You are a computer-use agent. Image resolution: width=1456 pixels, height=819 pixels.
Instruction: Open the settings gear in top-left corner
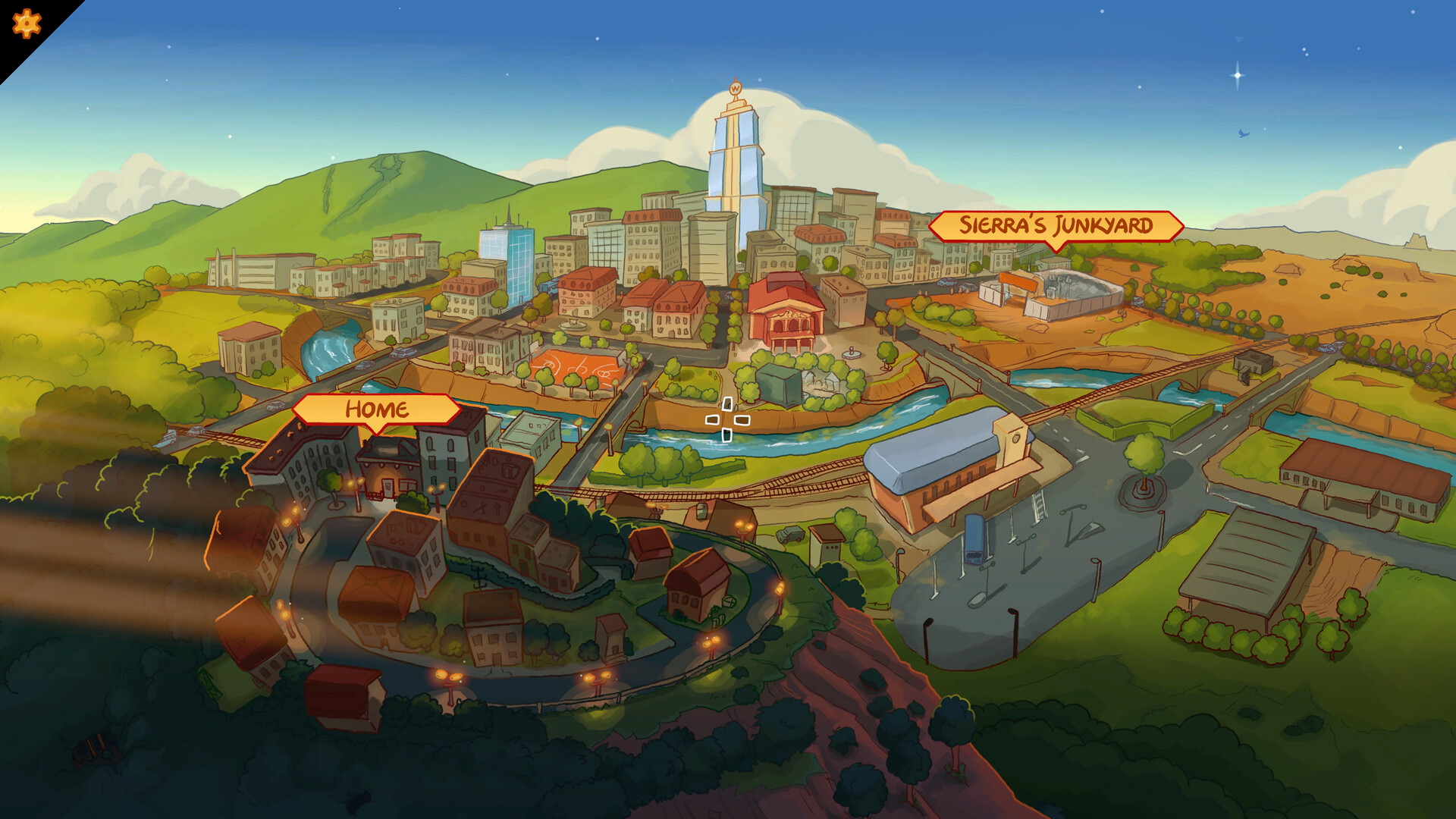(x=26, y=24)
